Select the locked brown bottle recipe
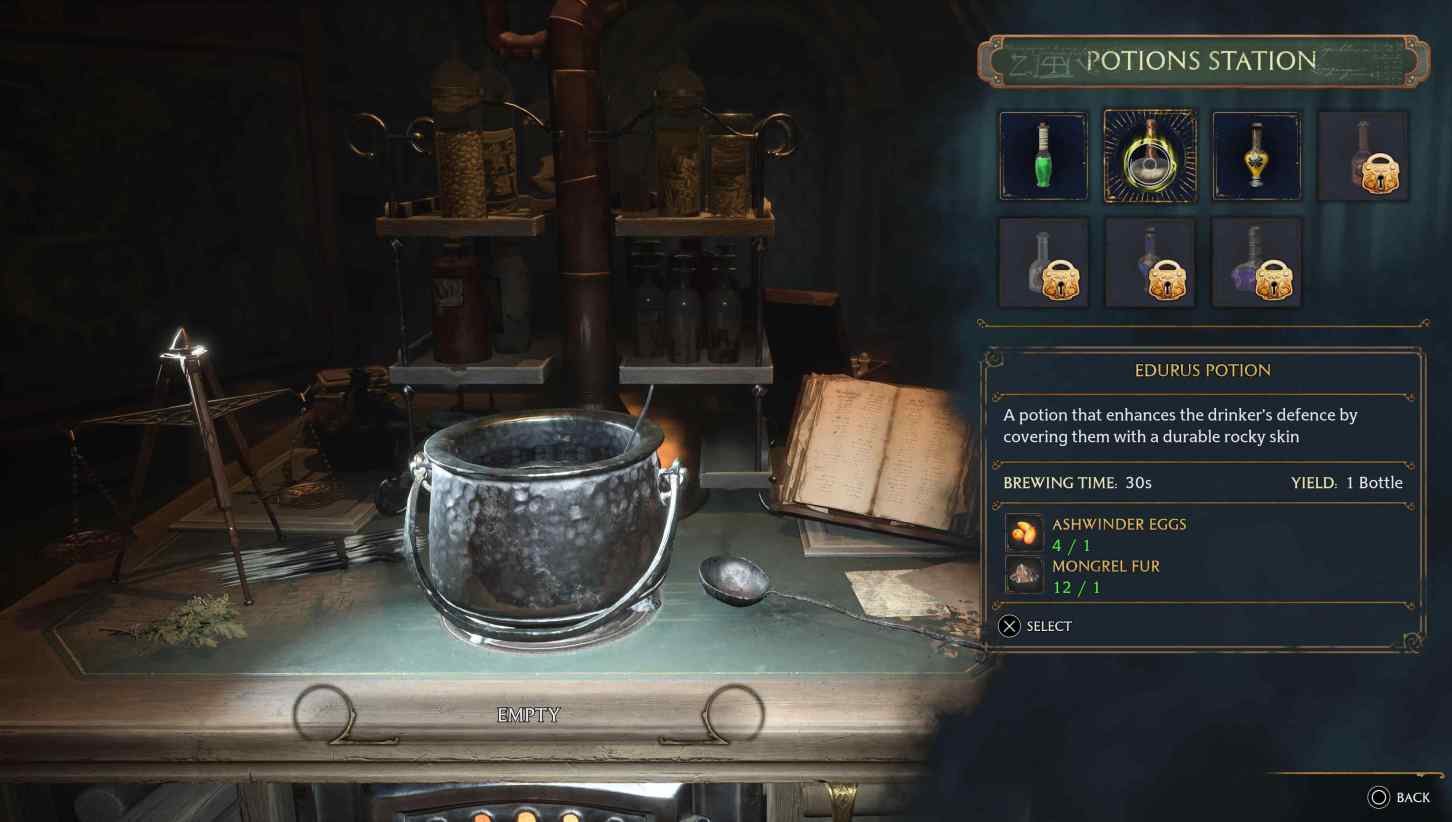The width and height of the screenshot is (1452, 822). (x=1363, y=156)
